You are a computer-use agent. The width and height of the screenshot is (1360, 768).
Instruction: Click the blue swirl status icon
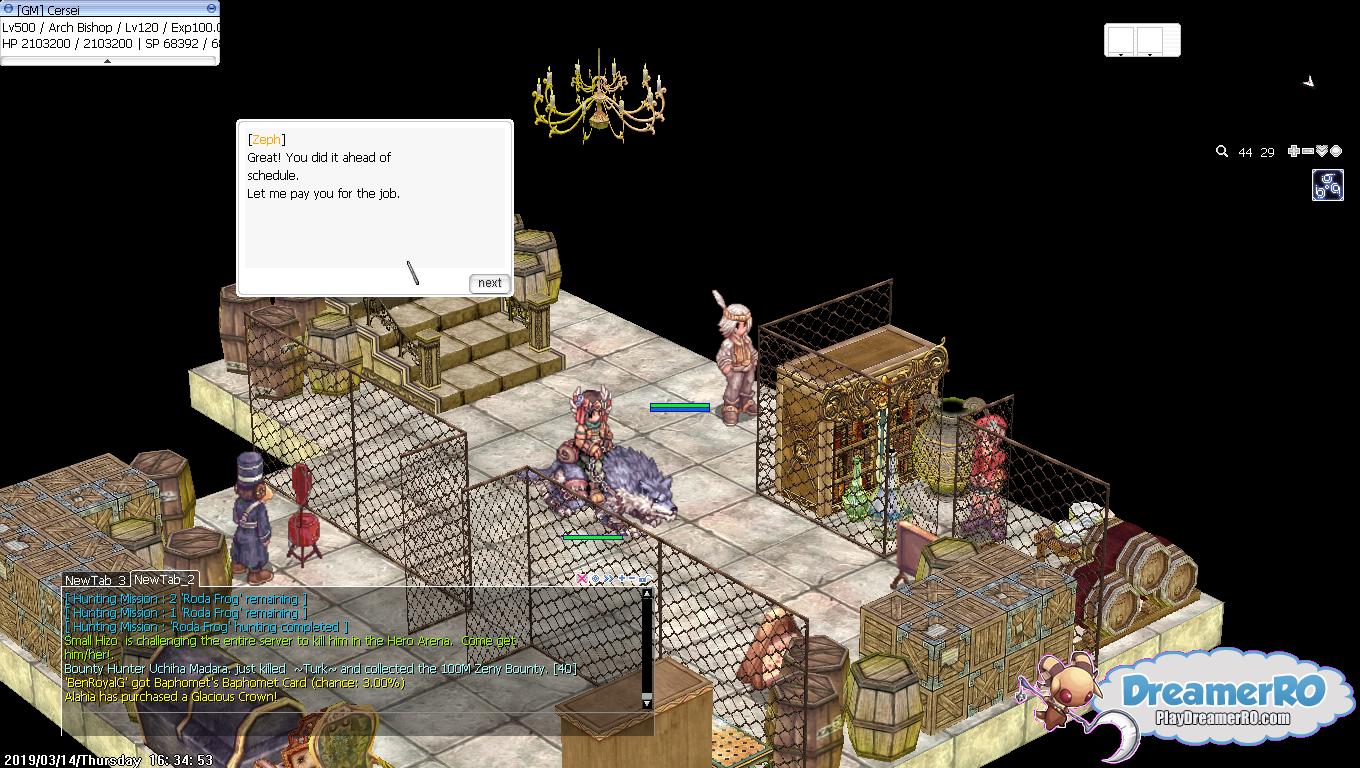tap(1327, 185)
